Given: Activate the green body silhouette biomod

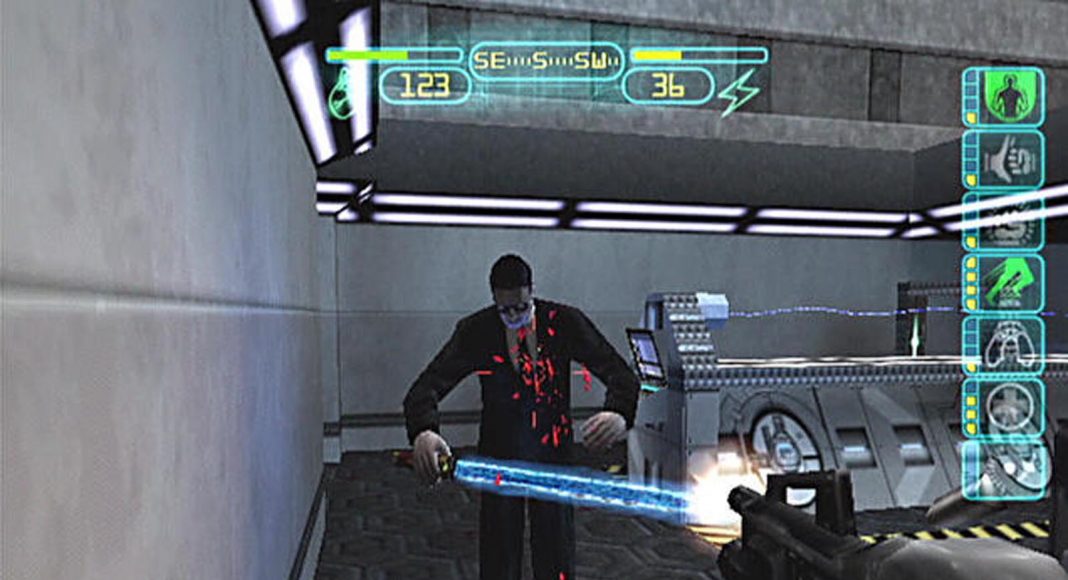Looking at the screenshot, I should pyautogui.click(x=1003, y=96).
